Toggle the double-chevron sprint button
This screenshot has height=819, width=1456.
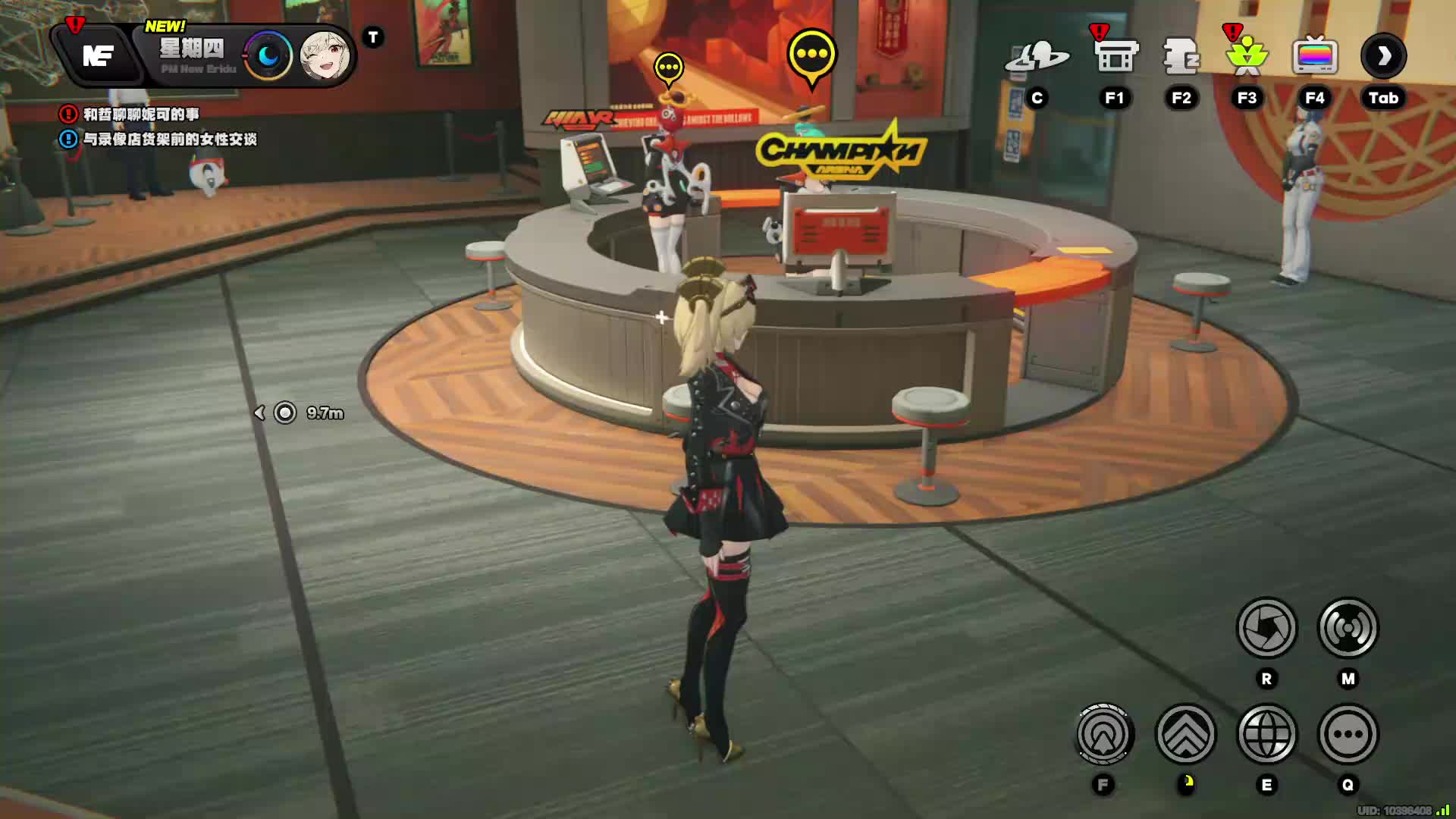coord(1185,734)
